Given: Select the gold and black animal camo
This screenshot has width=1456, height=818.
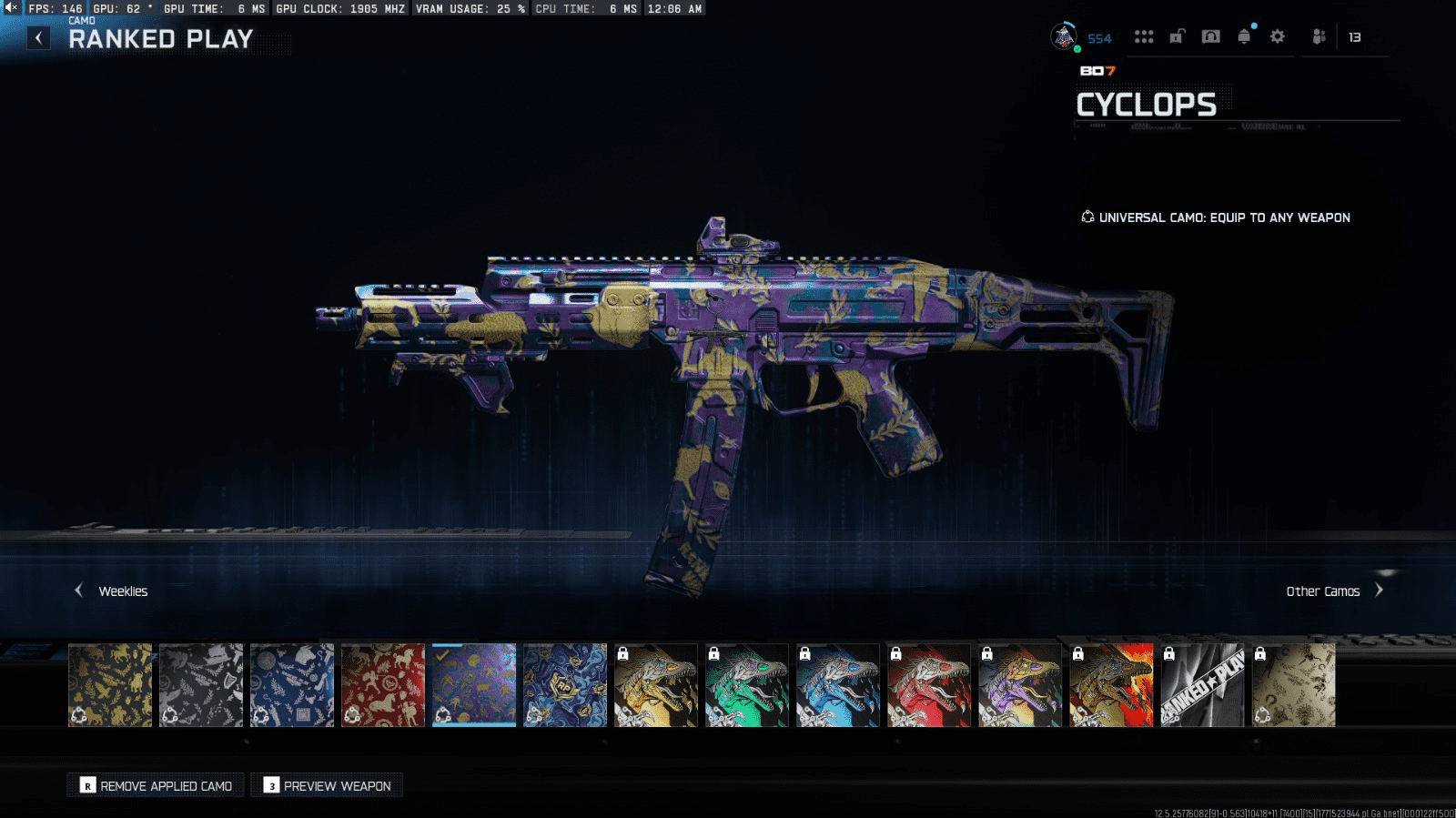Looking at the screenshot, I should (110, 685).
